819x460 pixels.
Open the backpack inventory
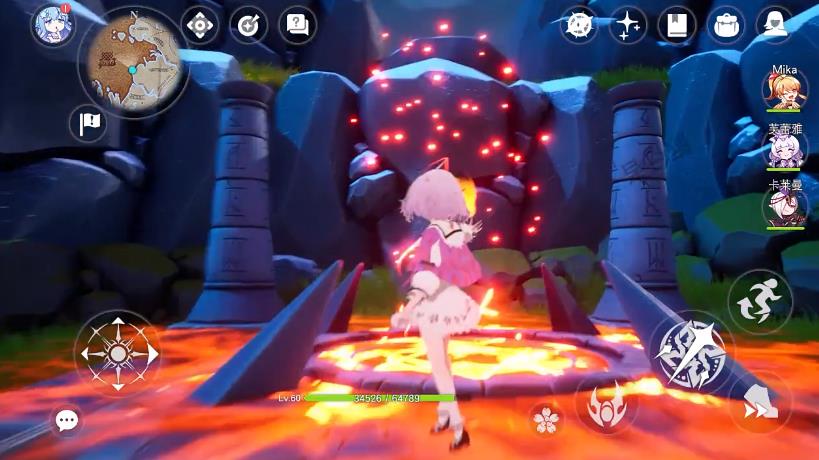coord(726,25)
